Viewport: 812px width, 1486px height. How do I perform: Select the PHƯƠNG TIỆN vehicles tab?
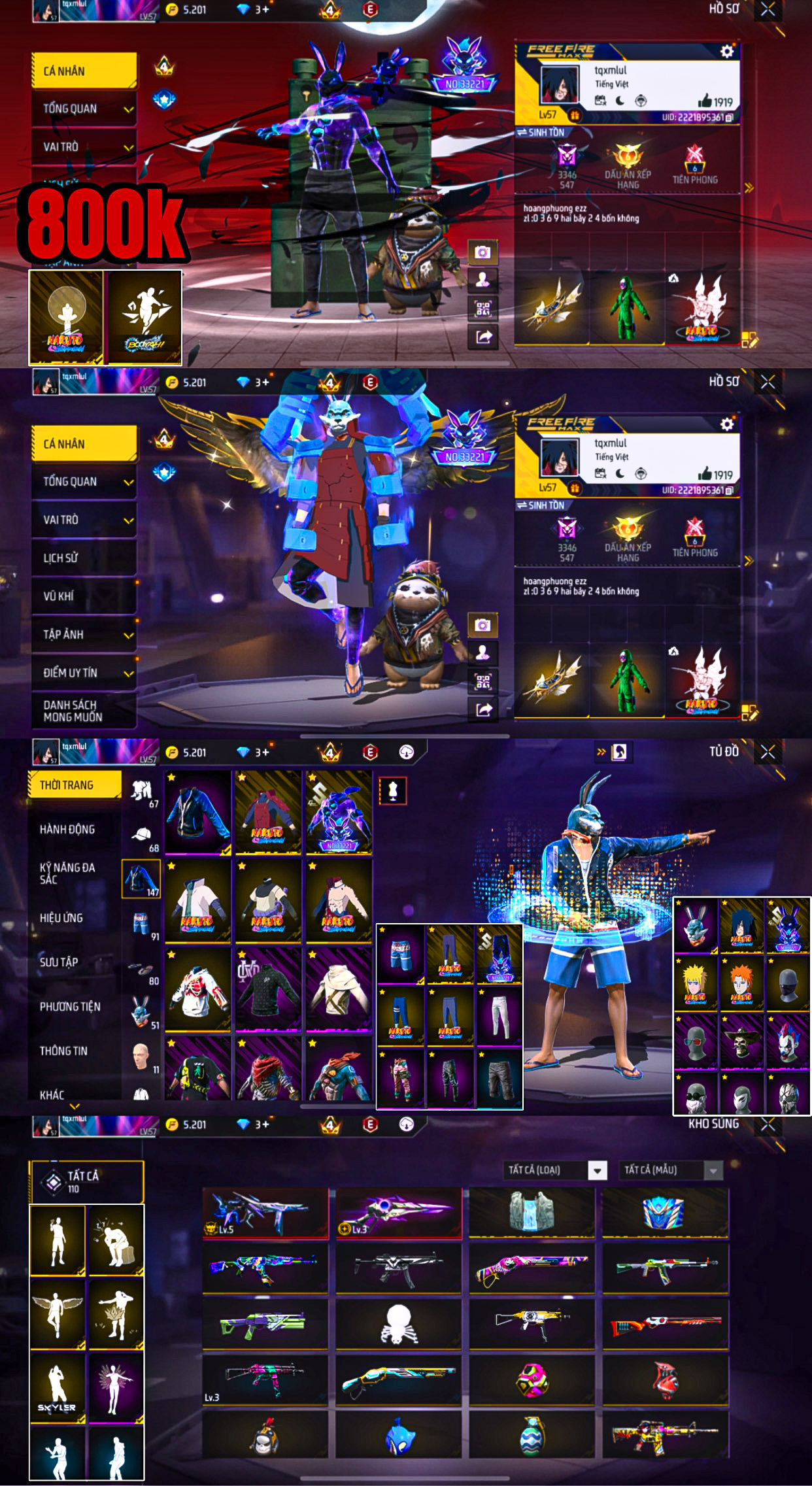tap(70, 1006)
